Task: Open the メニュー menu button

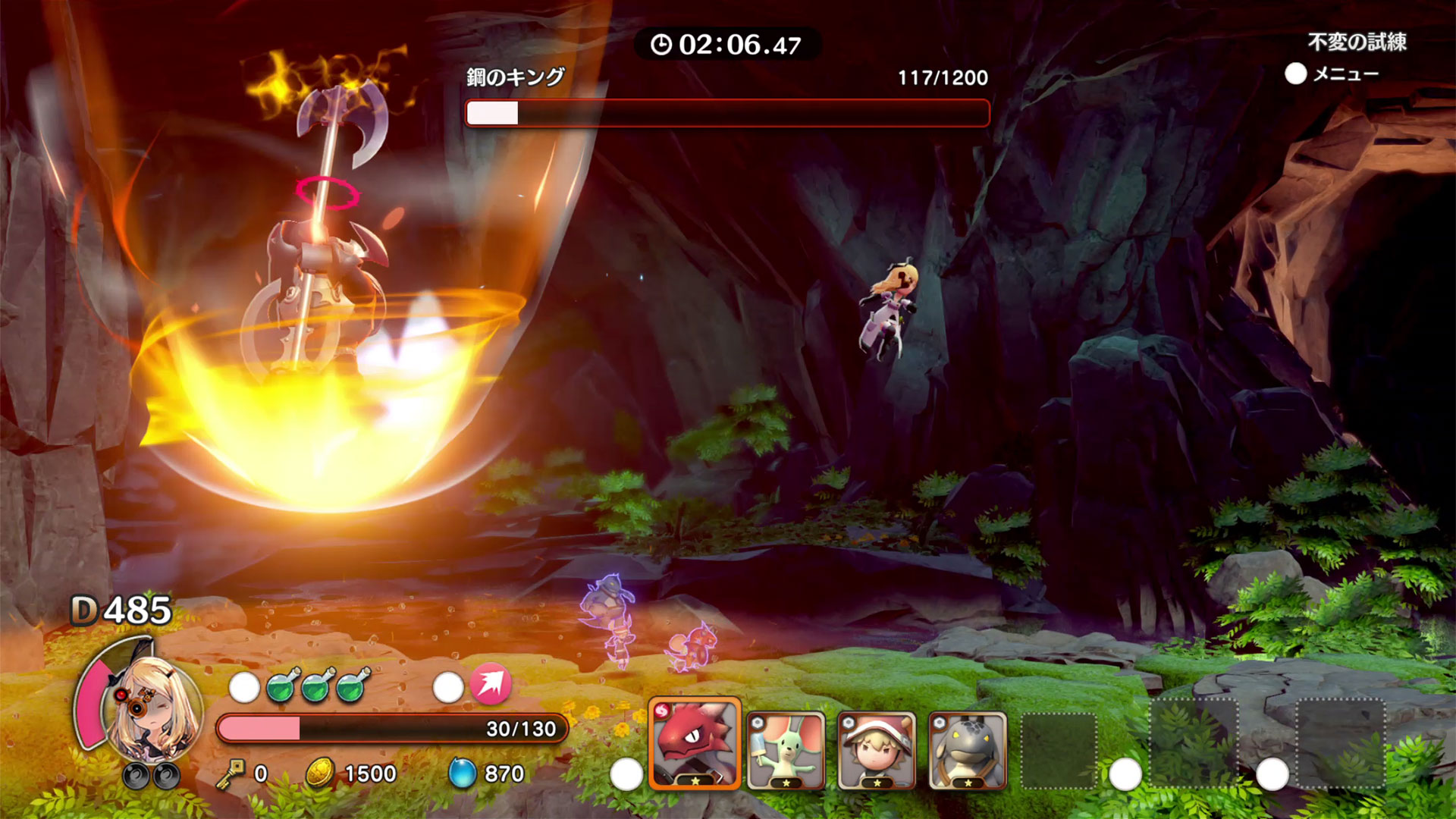Action: pos(1332,74)
